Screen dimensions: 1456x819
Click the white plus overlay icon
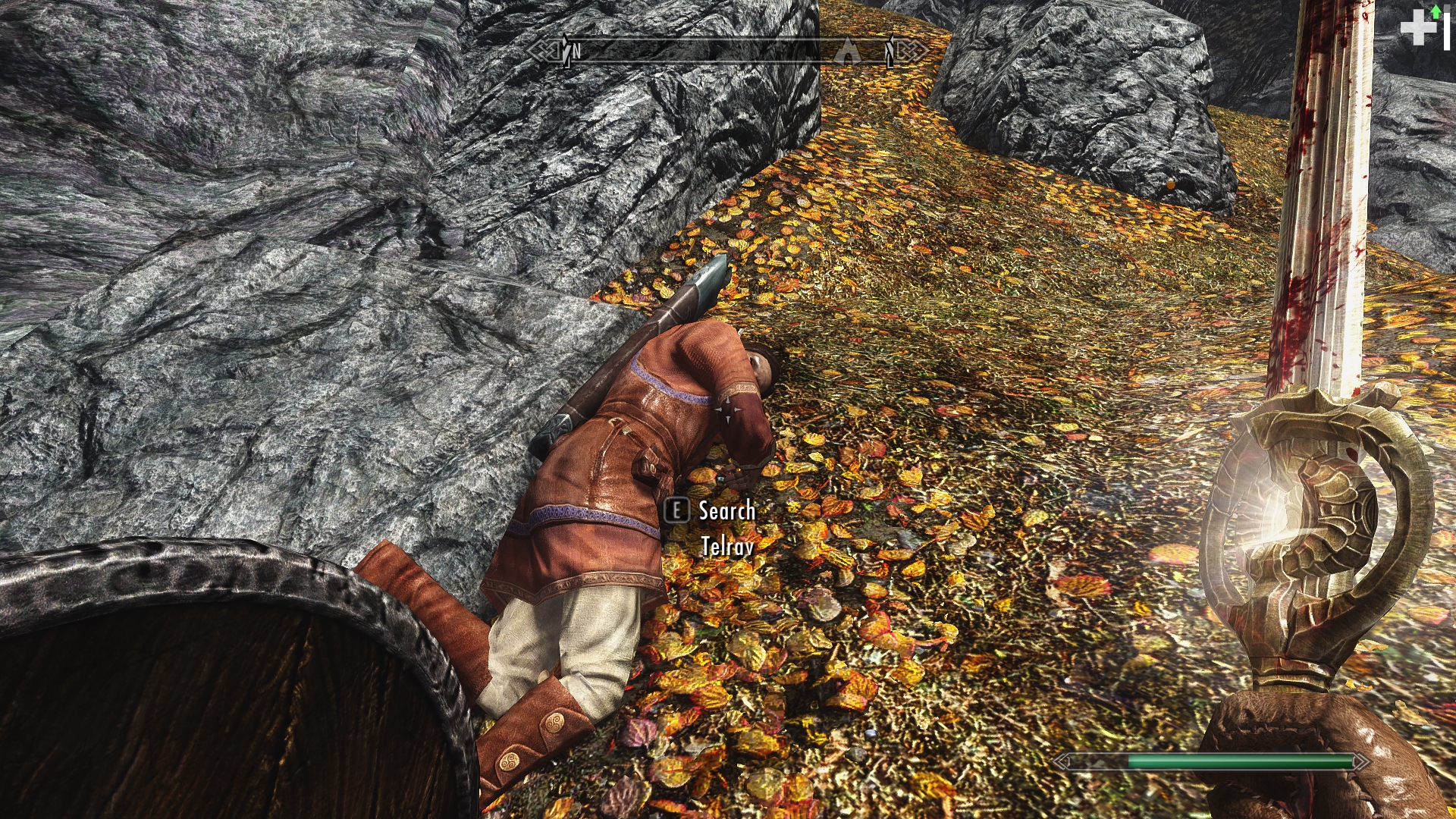tap(1417, 29)
